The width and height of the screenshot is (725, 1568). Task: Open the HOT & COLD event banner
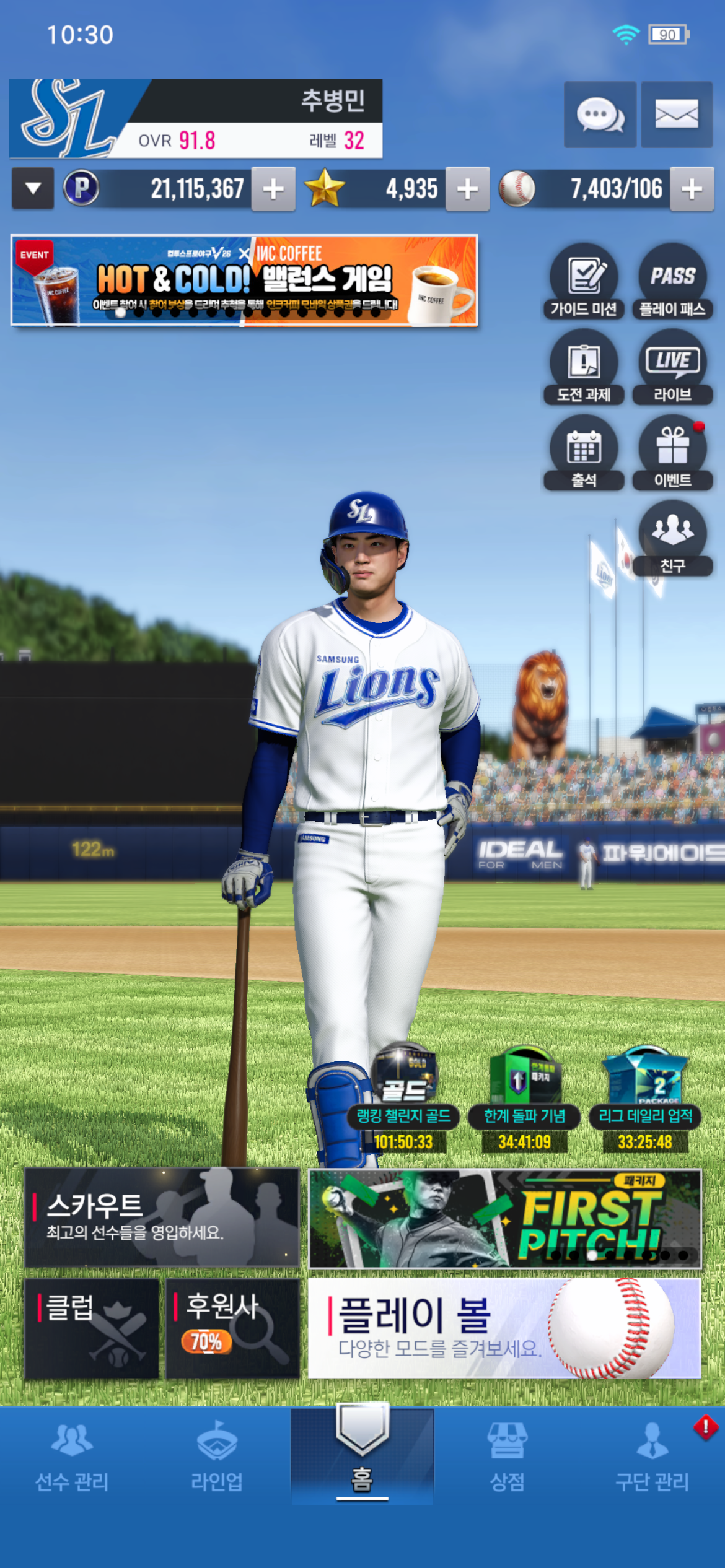click(244, 281)
